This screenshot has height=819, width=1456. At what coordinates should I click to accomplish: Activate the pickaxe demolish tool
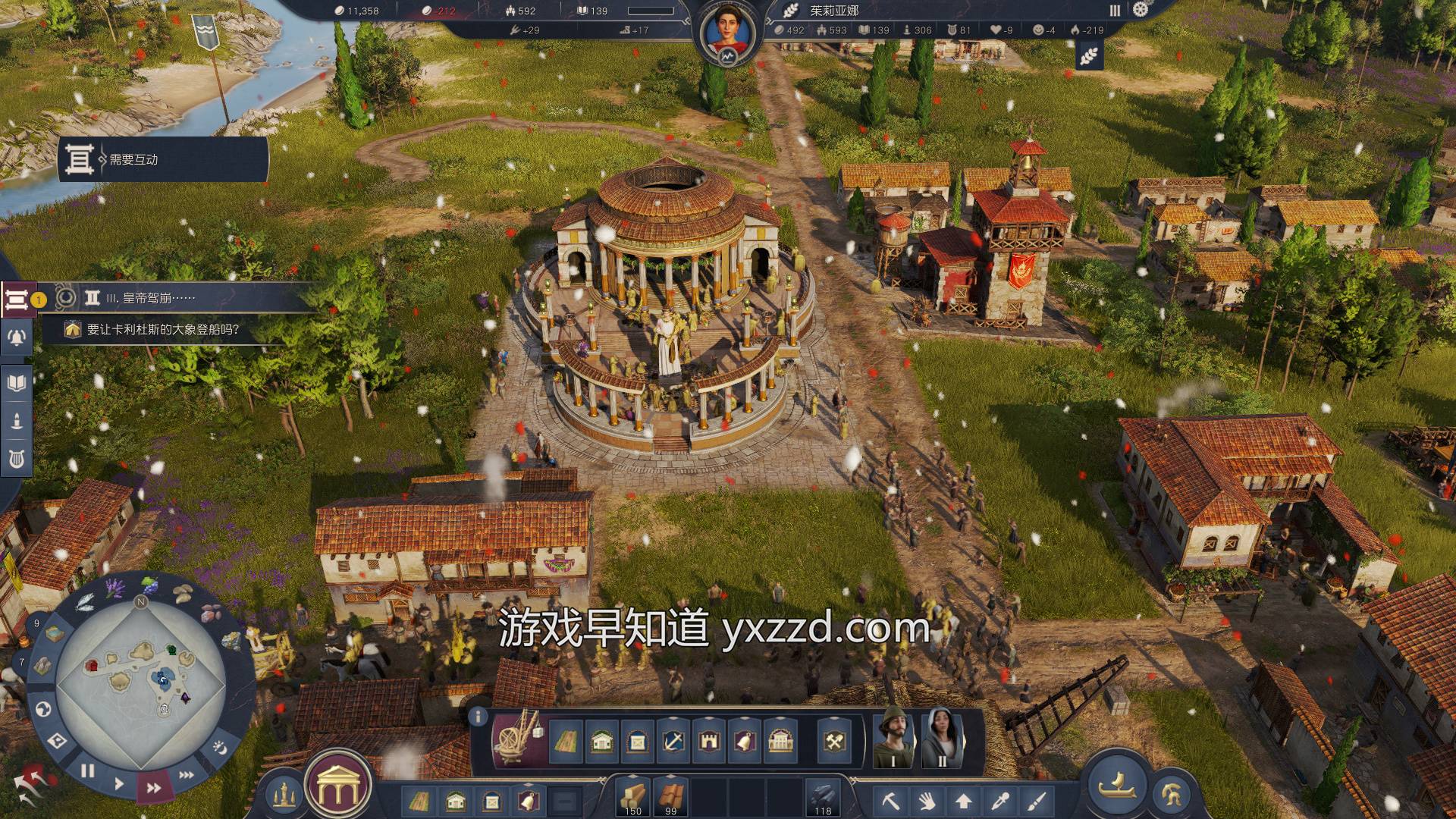[891, 800]
